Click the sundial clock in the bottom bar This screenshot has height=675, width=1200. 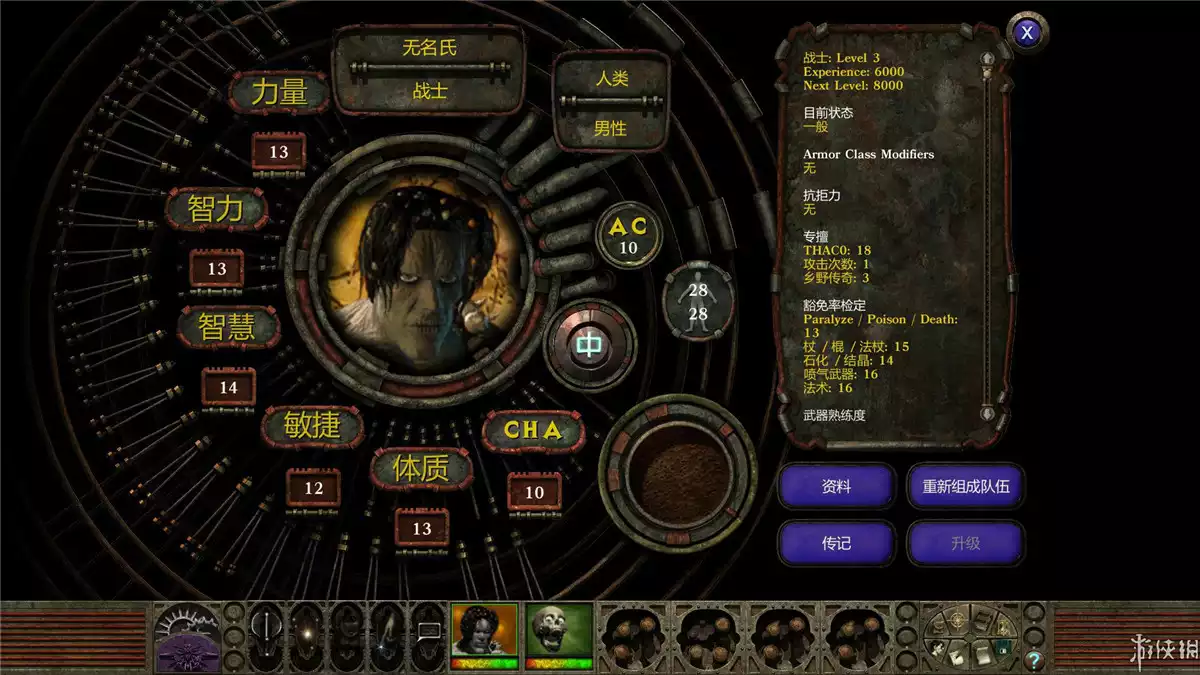[x=187, y=635]
